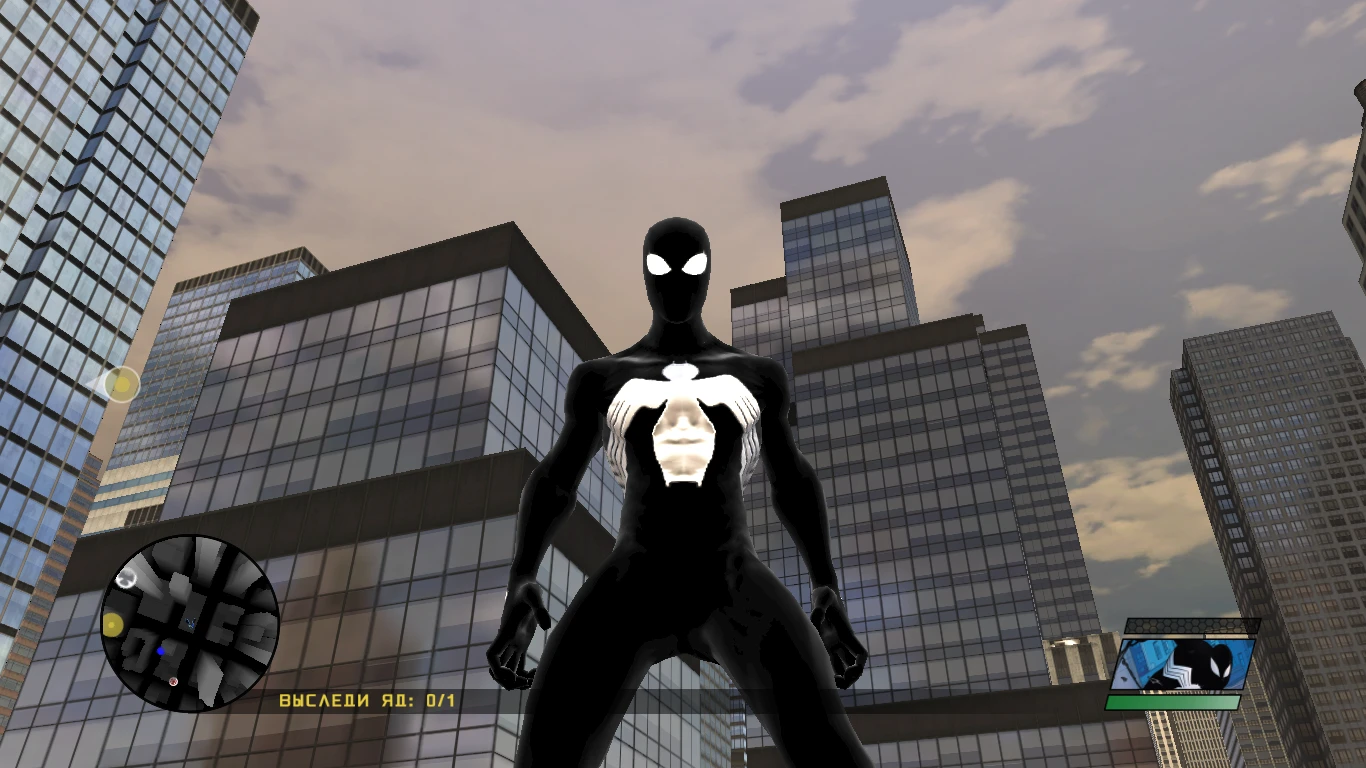Click the white web-shaped marker on the minimap
Screen dimensions: 1366x768
[x=126, y=579]
